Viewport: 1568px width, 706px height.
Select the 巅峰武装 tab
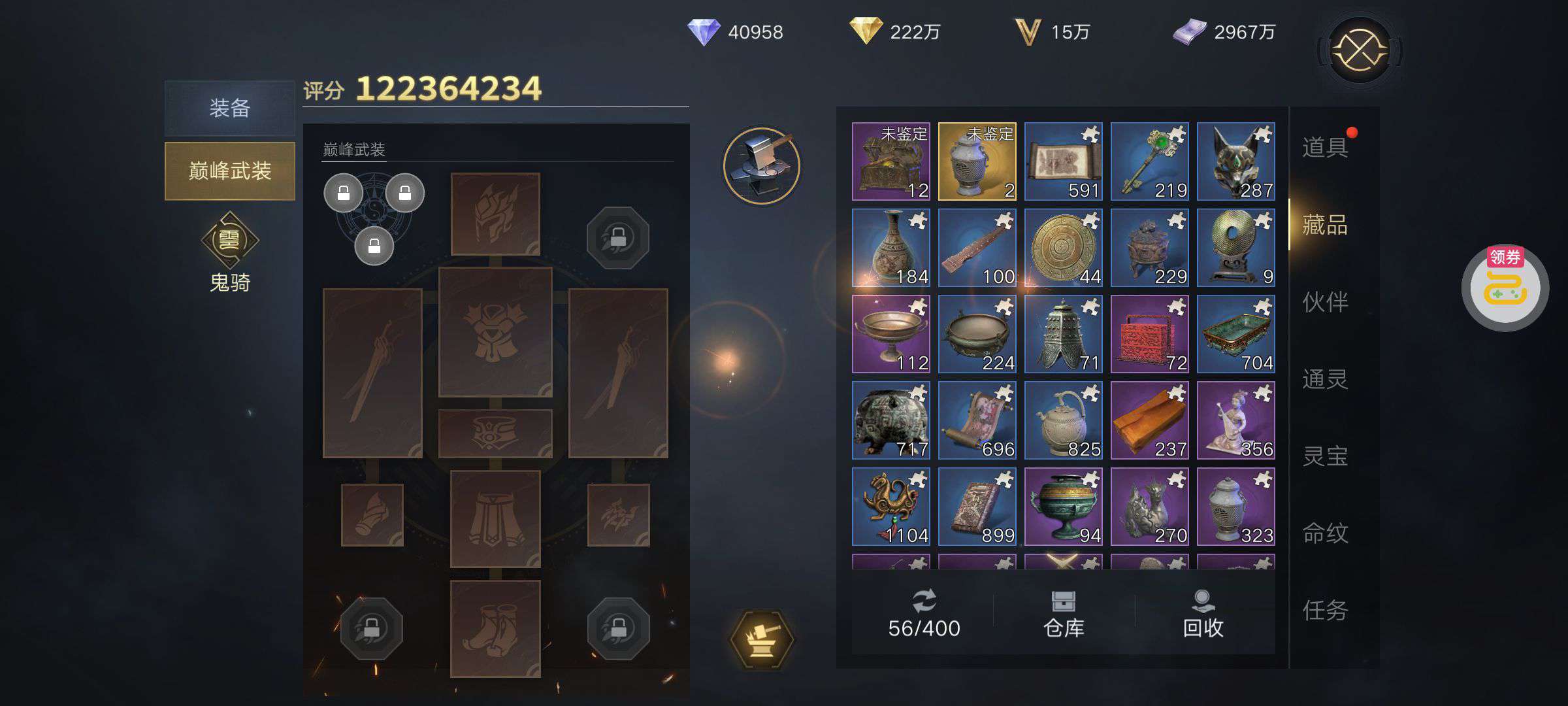tap(229, 171)
